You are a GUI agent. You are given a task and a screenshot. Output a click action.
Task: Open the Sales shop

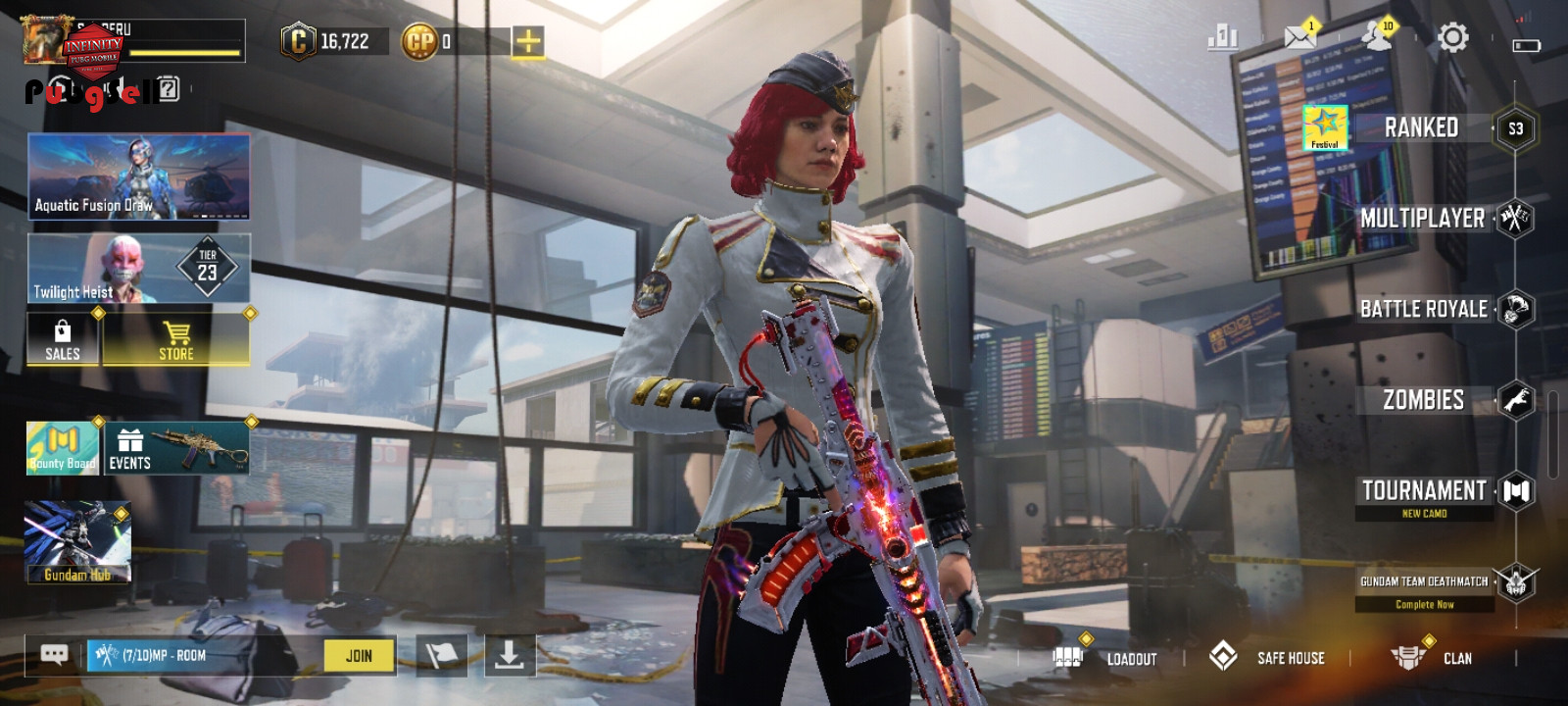pyautogui.click(x=63, y=339)
